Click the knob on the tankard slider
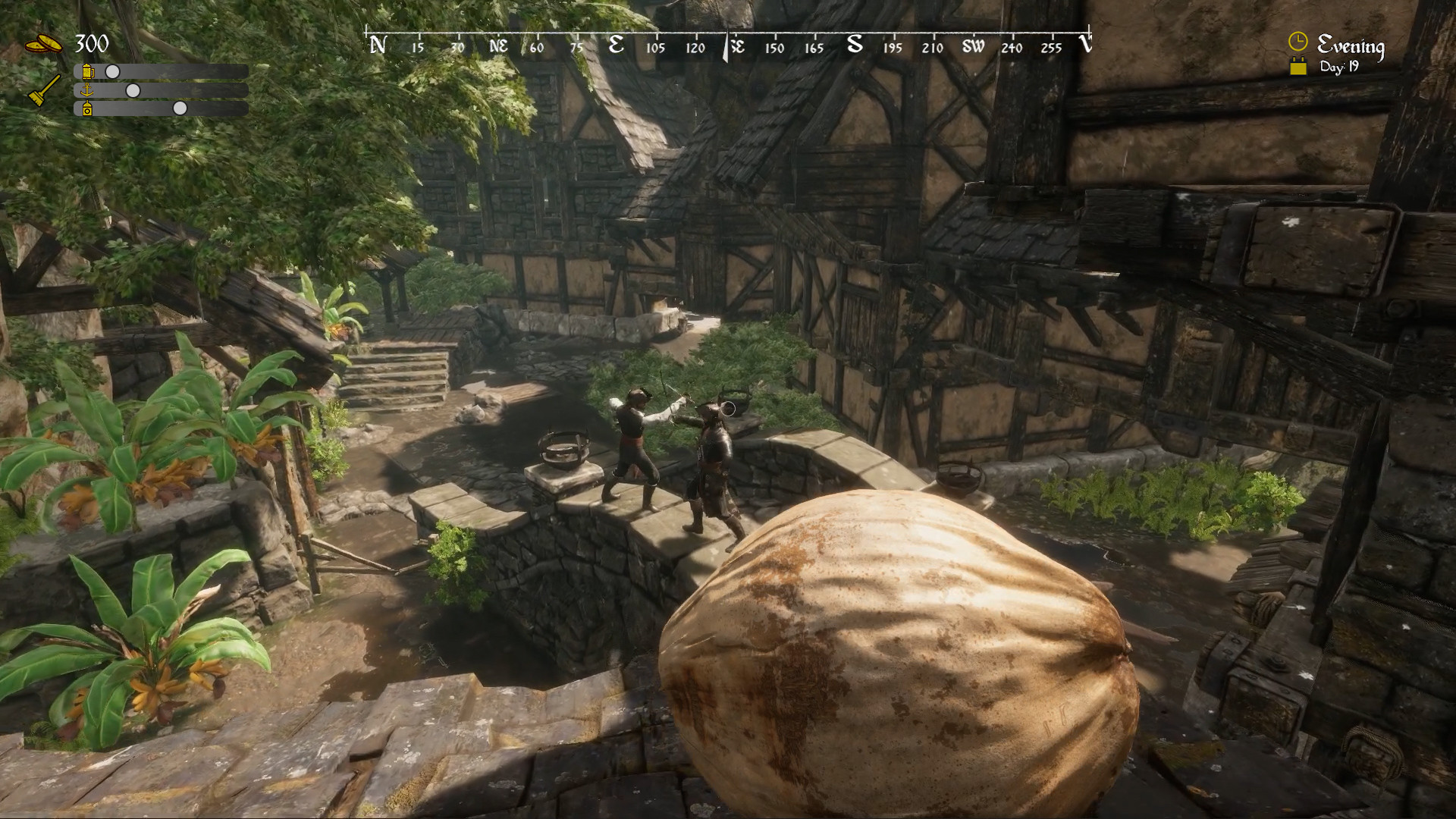 click(x=112, y=71)
